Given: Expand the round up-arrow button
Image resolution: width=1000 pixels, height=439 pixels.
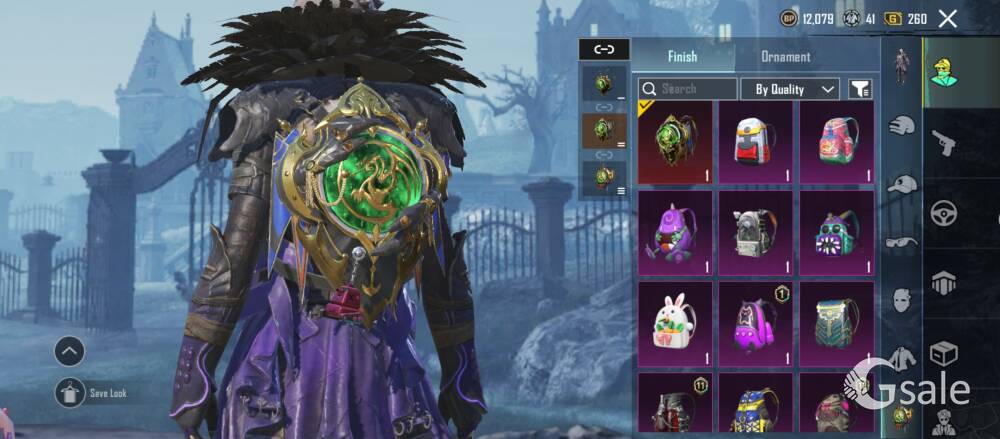Looking at the screenshot, I should (70, 350).
